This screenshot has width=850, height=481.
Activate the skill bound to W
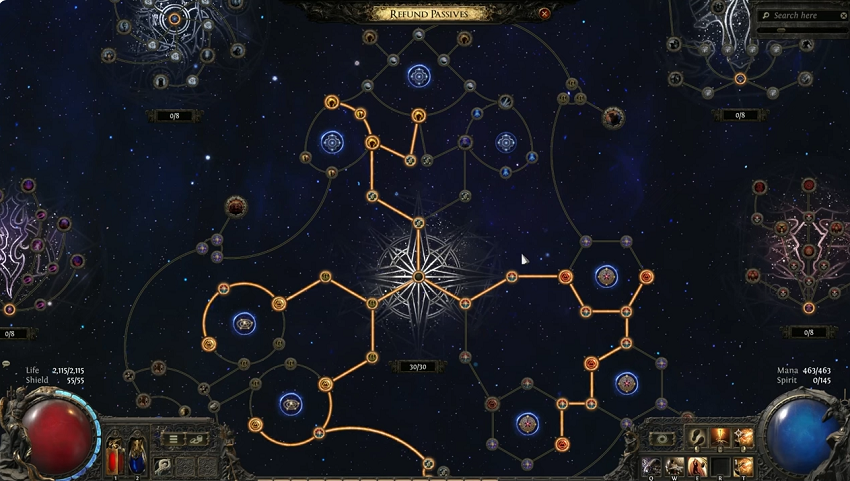coord(673,466)
